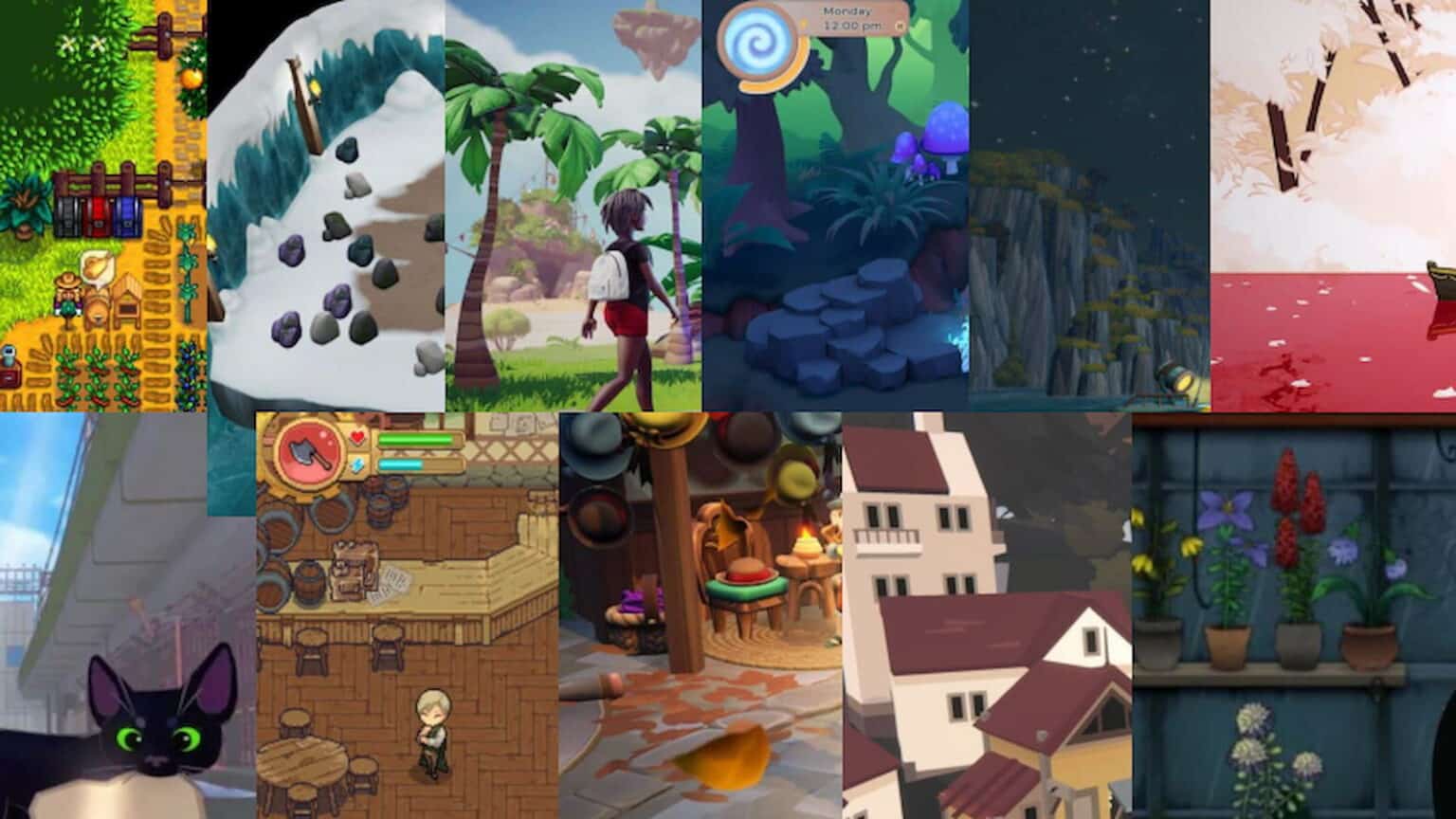Select the equipped axe tool icon
The image size is (1456, 819).
click(310, 452)
